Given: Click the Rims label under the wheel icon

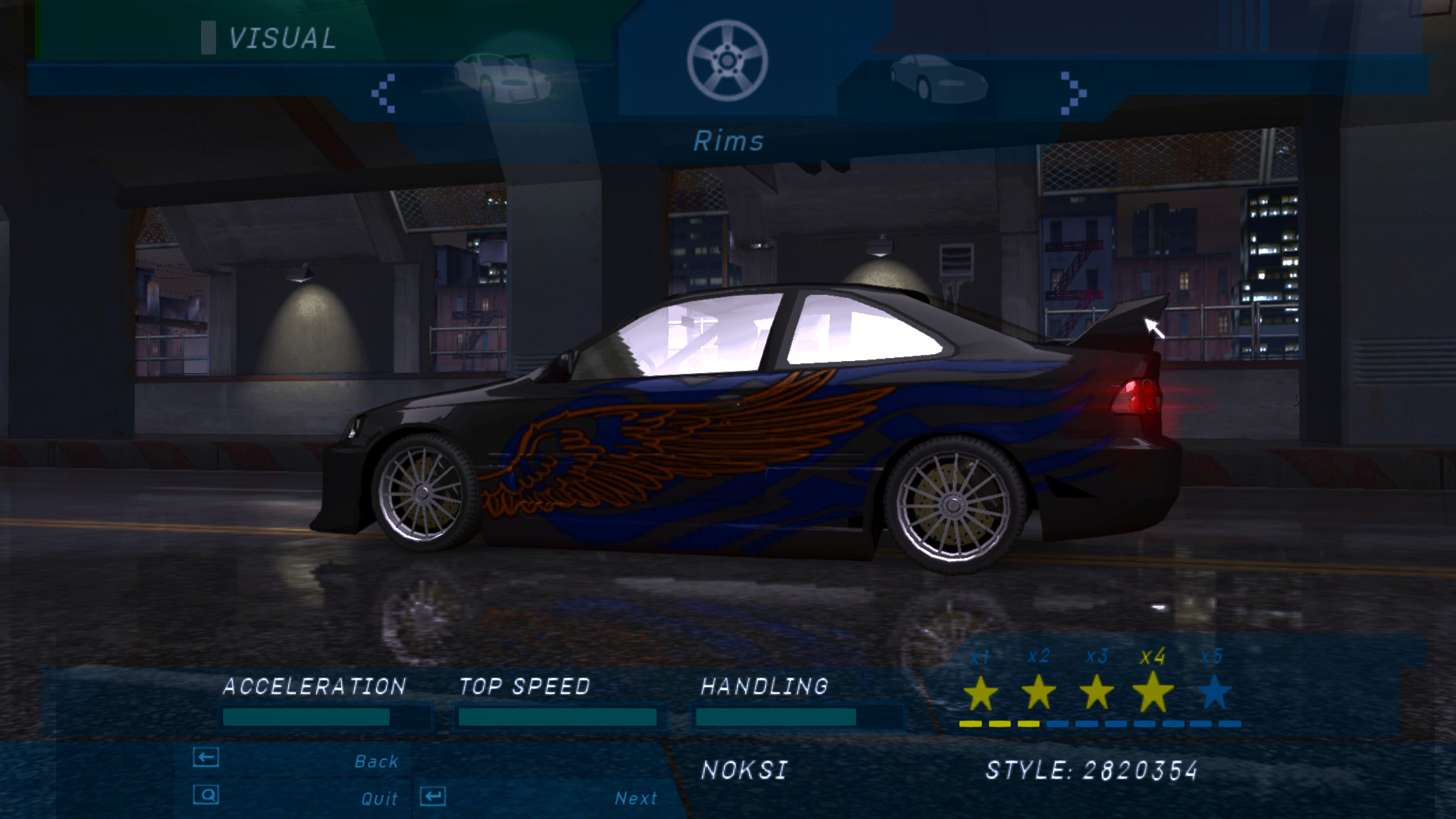Looking at the screenshot, I should tap(730, 141).
